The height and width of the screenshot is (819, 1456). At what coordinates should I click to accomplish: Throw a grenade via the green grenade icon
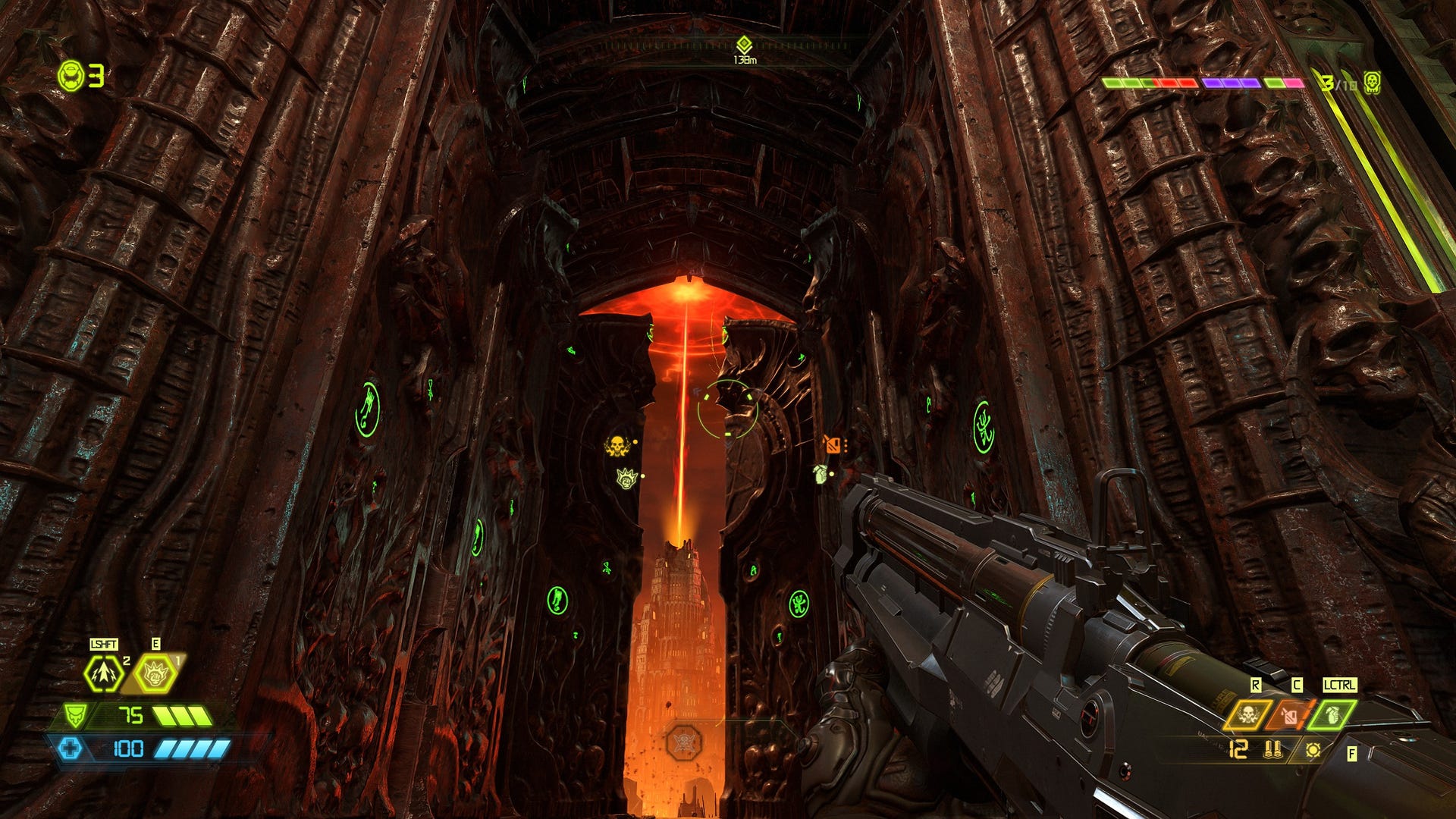(1332, 714)
